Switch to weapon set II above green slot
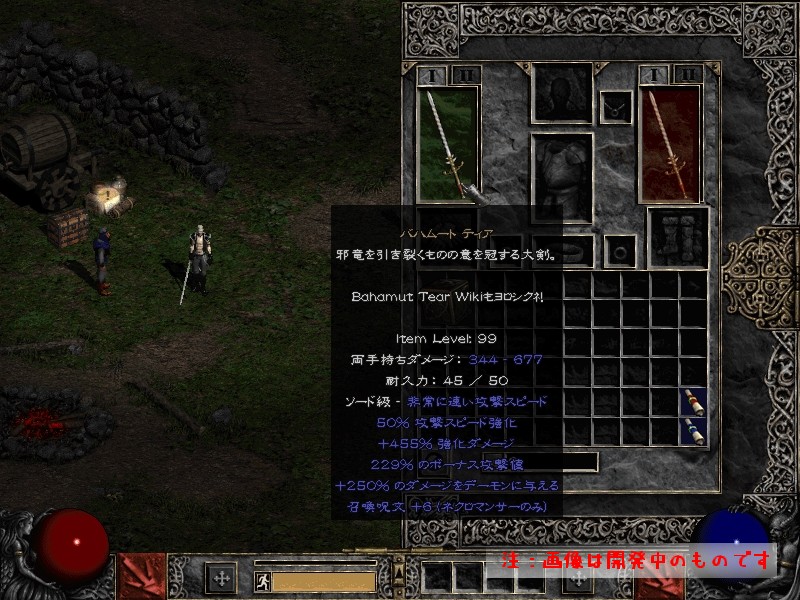Image resolution: width=800 pixels, height=600 pixels. tap(465, 75)
